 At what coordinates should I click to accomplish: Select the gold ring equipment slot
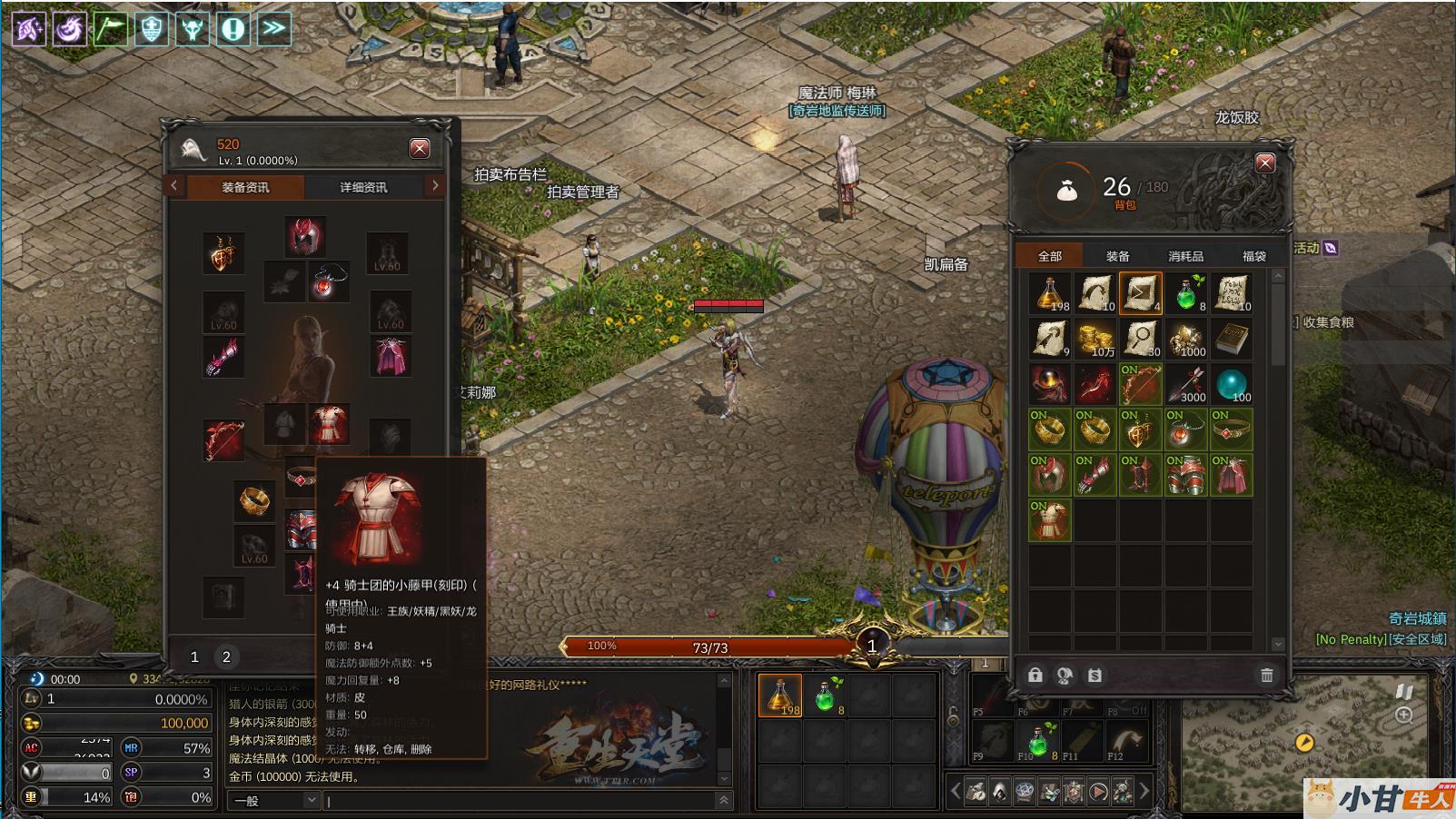click(254, 500)
